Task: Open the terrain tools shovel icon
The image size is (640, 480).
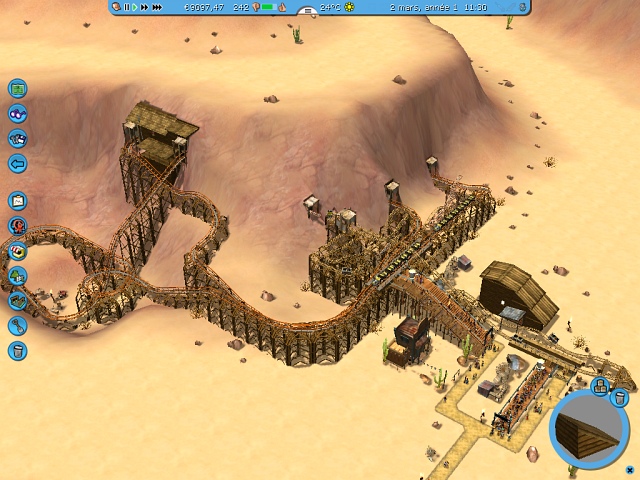Action: (17, 326)
